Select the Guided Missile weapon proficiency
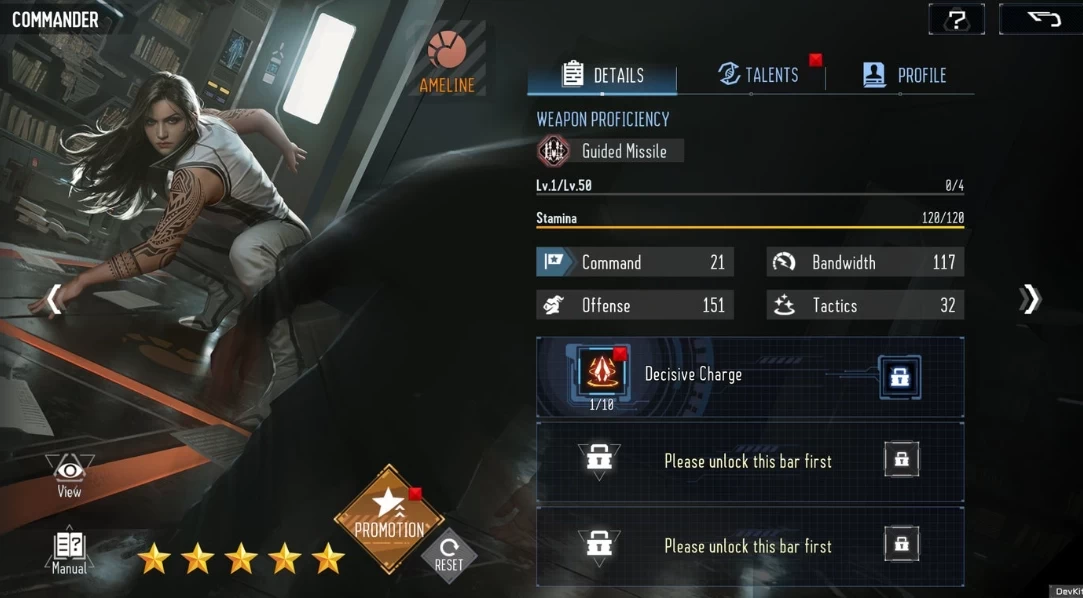 (x=609, y=151)
